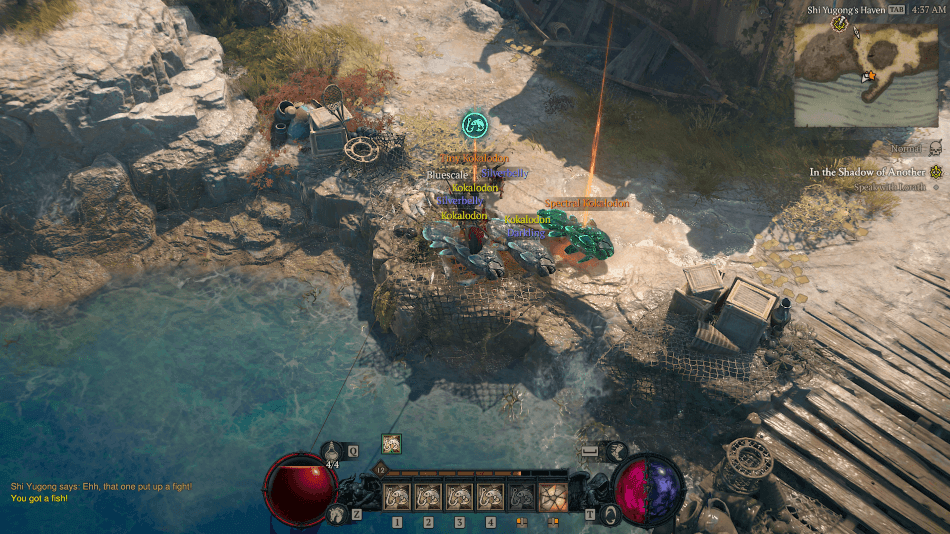Activate the cracked orange skill icon
Screen dimensions: 950x534
(552, 497)
